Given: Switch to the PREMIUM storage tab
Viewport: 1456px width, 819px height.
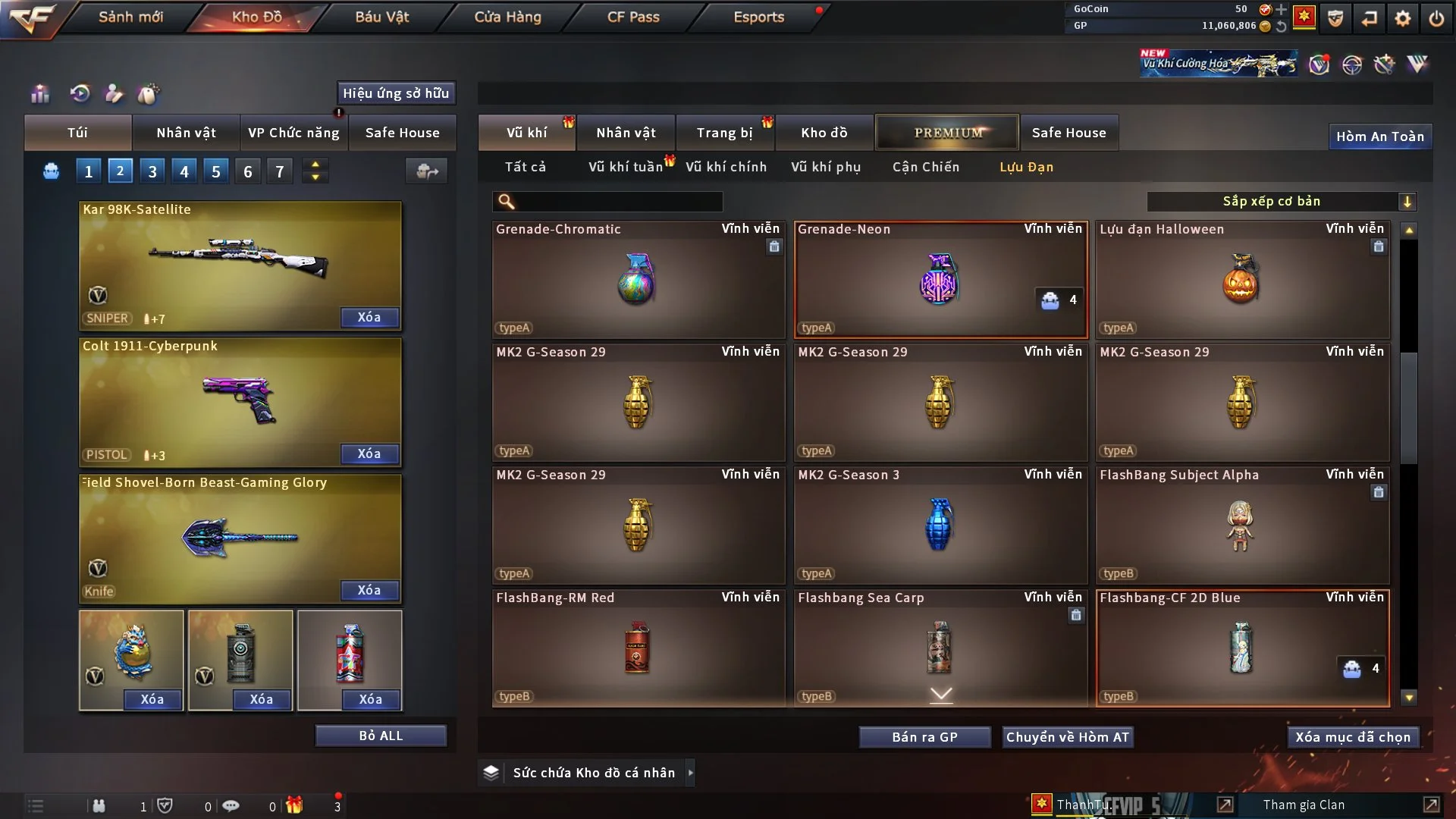Looking at the screenshot, I should coord(947,133).
